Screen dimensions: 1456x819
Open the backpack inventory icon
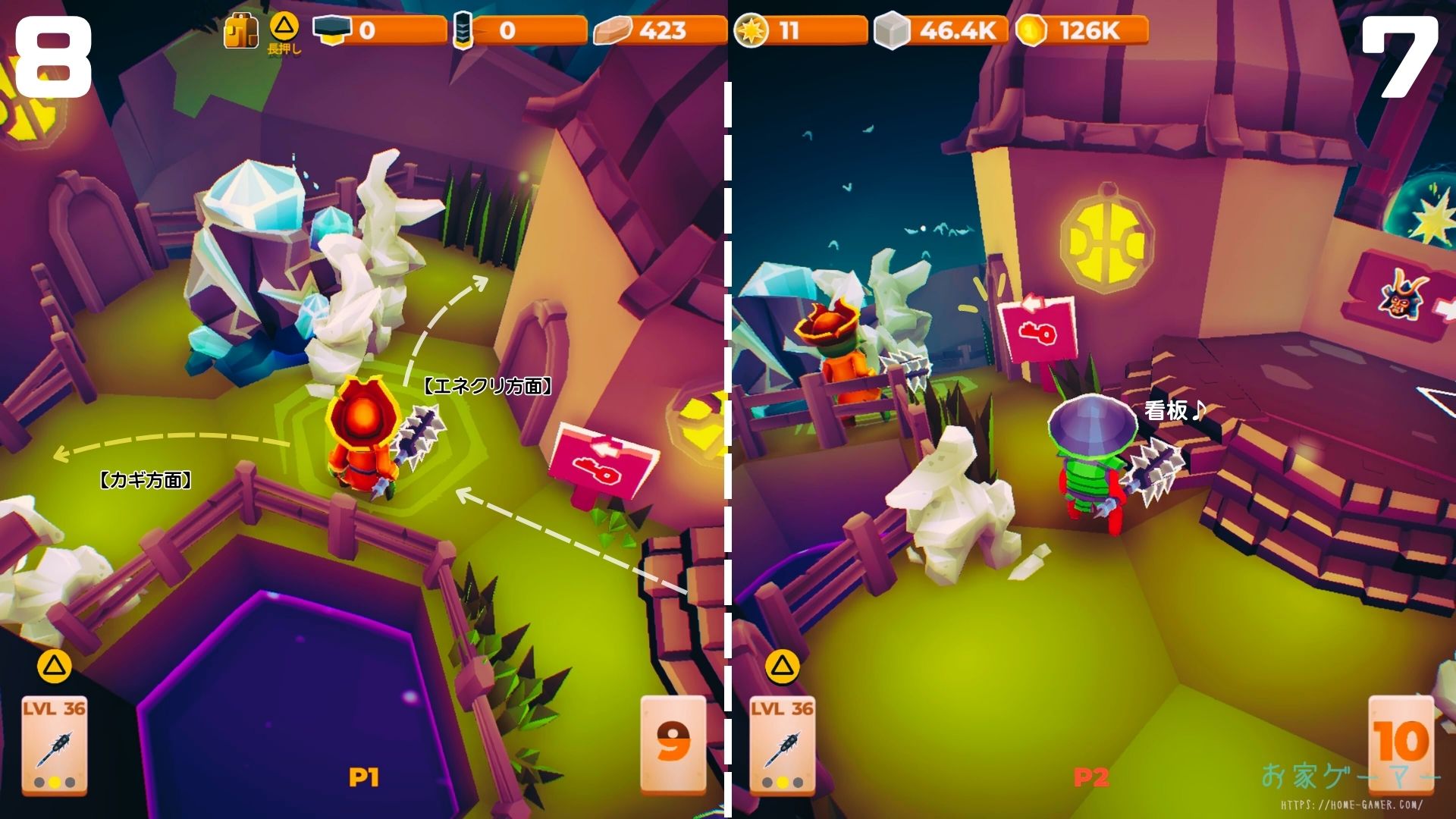(x=240, y=31)
